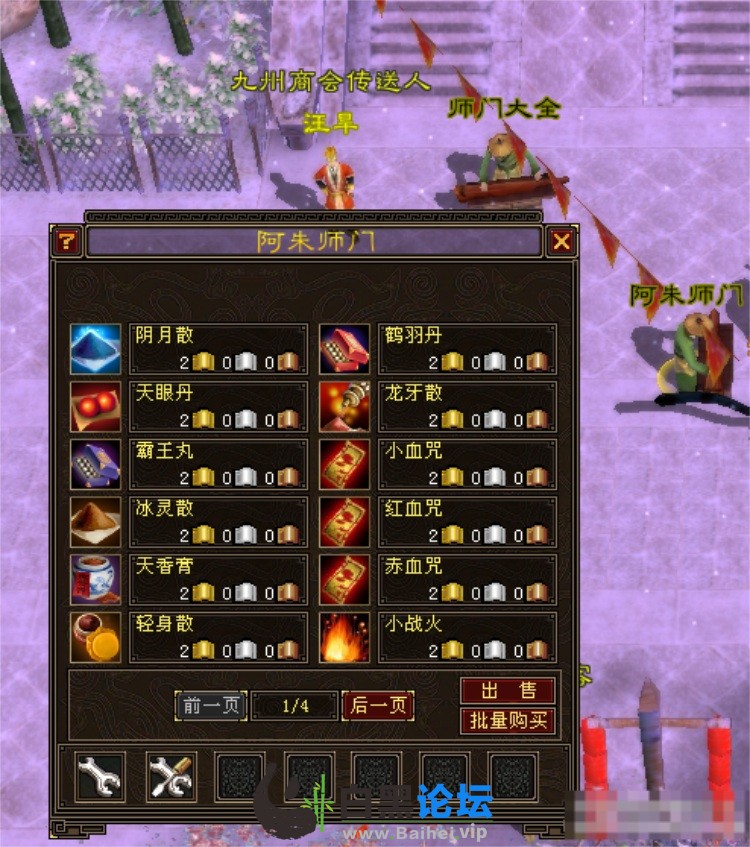This screenshot has width=750, height=847.
Task: Choose the 红血咒 talisman
Action: (344, 522)
